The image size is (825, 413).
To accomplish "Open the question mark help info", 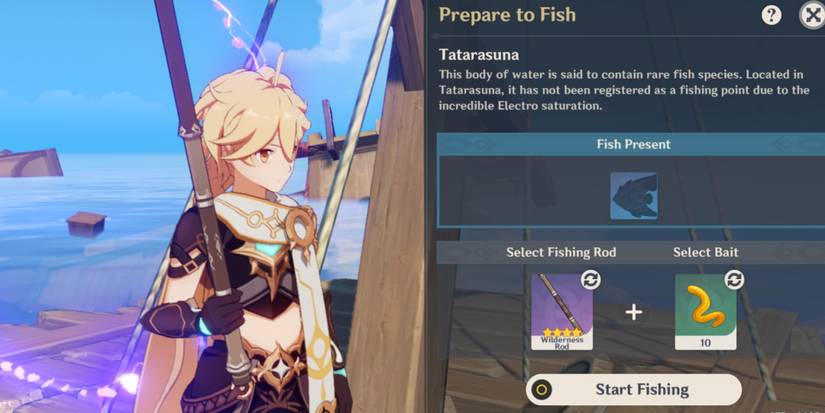I will click(771, 15).
